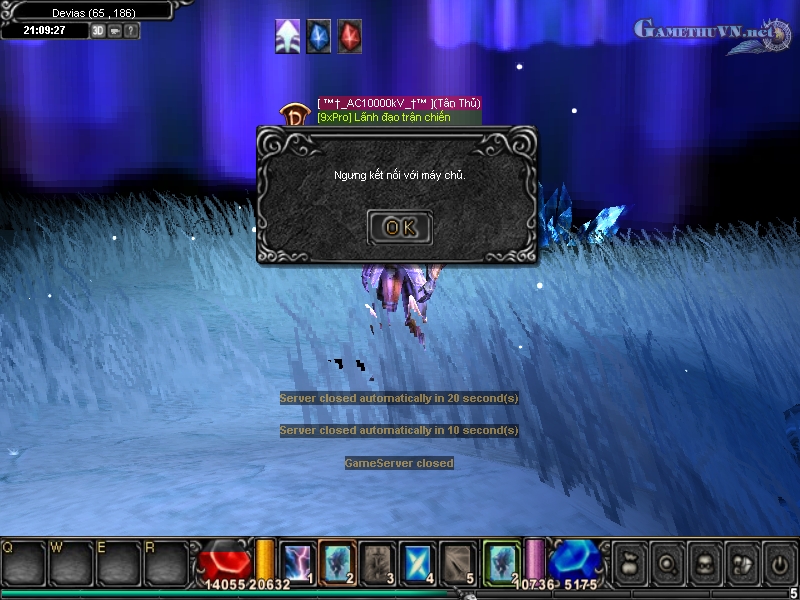Image resolution: width=800 pixels, height=600 pixels.
Task: Select the white up-arrow buff icon
Action: (x=288, y=36)
